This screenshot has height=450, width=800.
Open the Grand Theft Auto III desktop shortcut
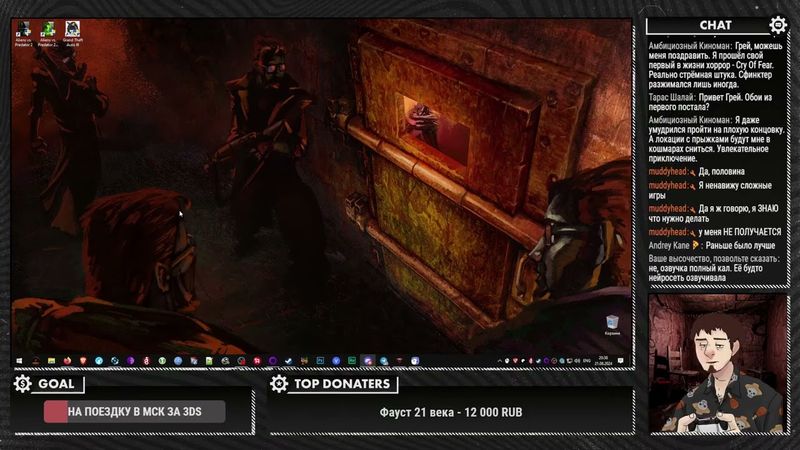click(x=72, y=31)
